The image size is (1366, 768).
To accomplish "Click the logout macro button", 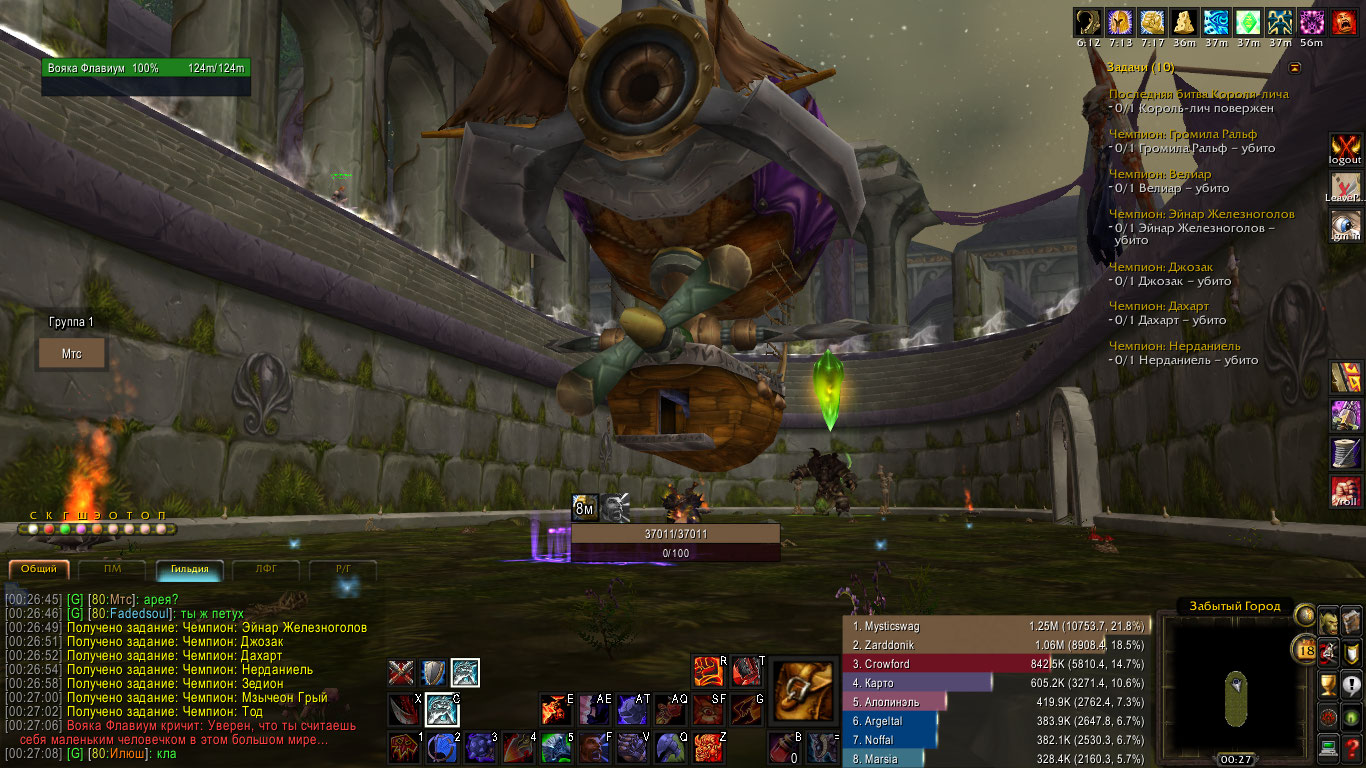I will (x=1345, y=148).
